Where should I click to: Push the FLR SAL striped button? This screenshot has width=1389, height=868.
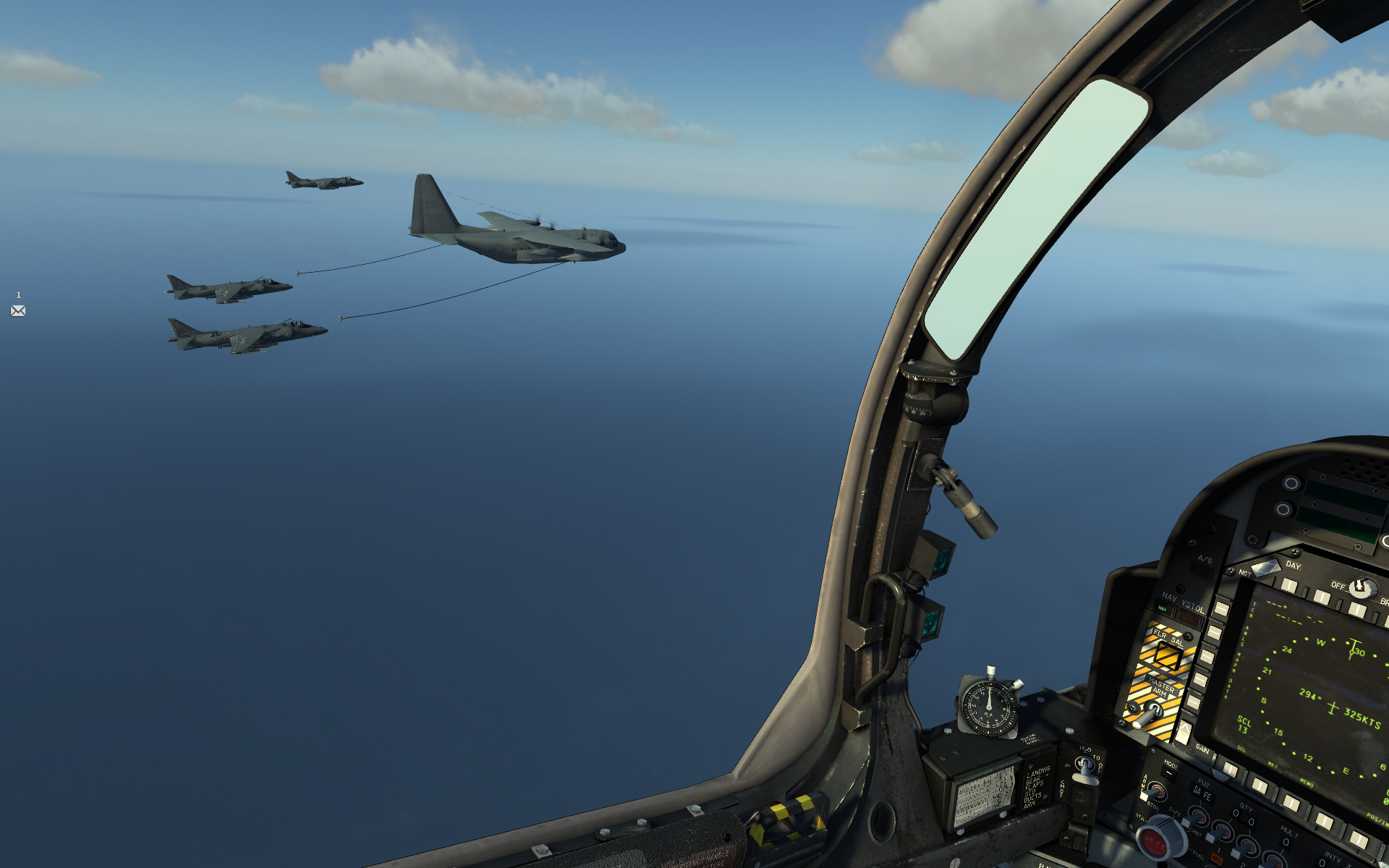1166,656
